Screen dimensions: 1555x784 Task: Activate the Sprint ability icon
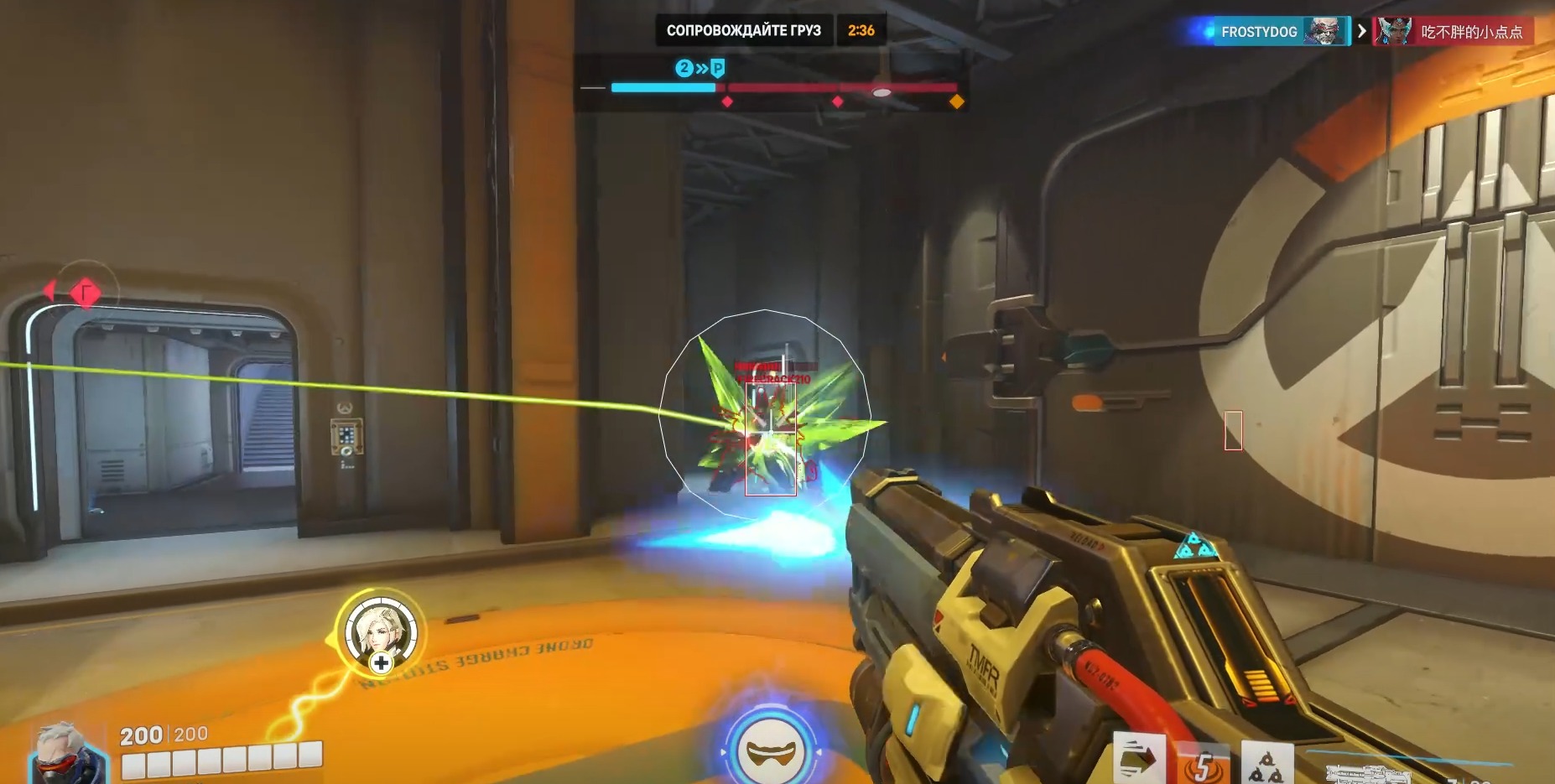click(x=1139, y=760)
